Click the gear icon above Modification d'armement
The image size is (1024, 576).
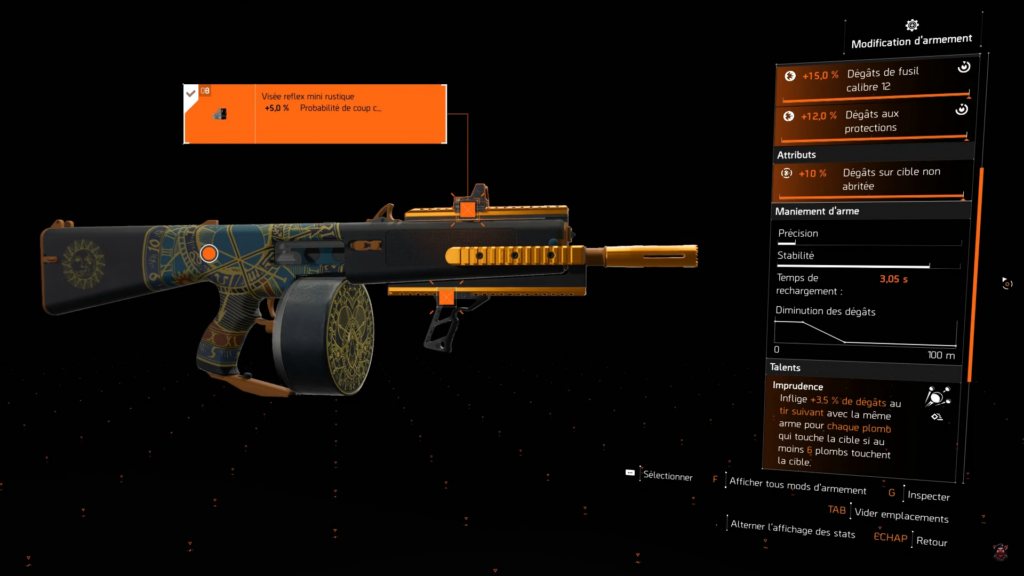tap(911, 25)
